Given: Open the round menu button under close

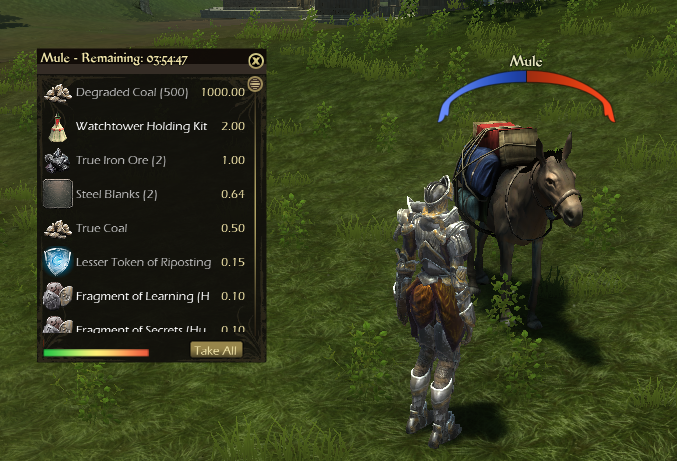Looking at the screenshot, I should [255, 84].
